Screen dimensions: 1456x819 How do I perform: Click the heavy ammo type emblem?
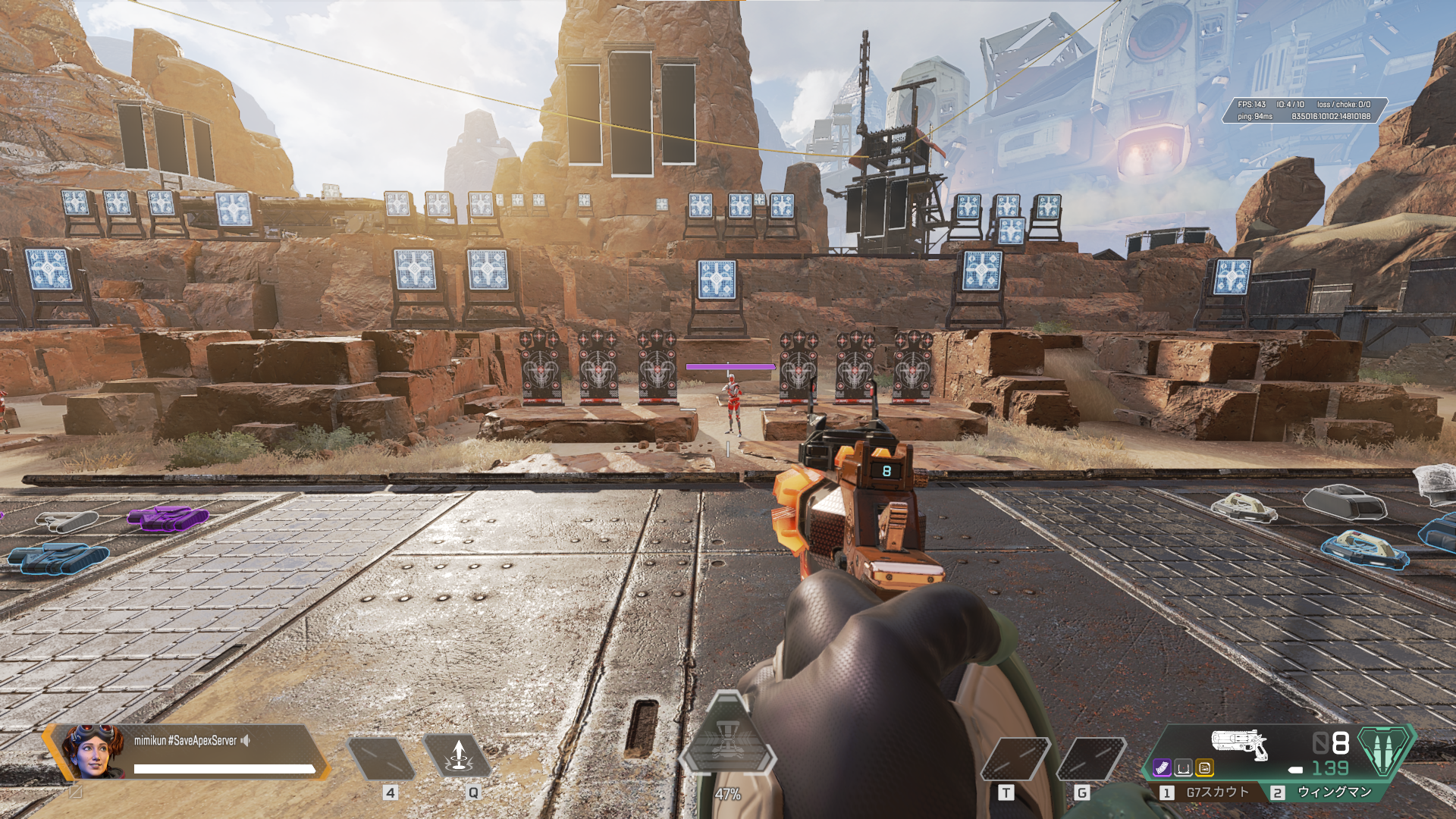click(x=1384, y=749)
